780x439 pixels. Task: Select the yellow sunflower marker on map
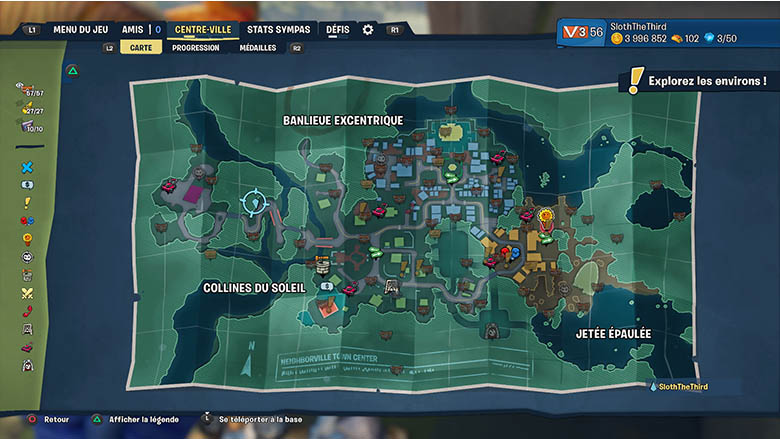click(x=546, y=215)
